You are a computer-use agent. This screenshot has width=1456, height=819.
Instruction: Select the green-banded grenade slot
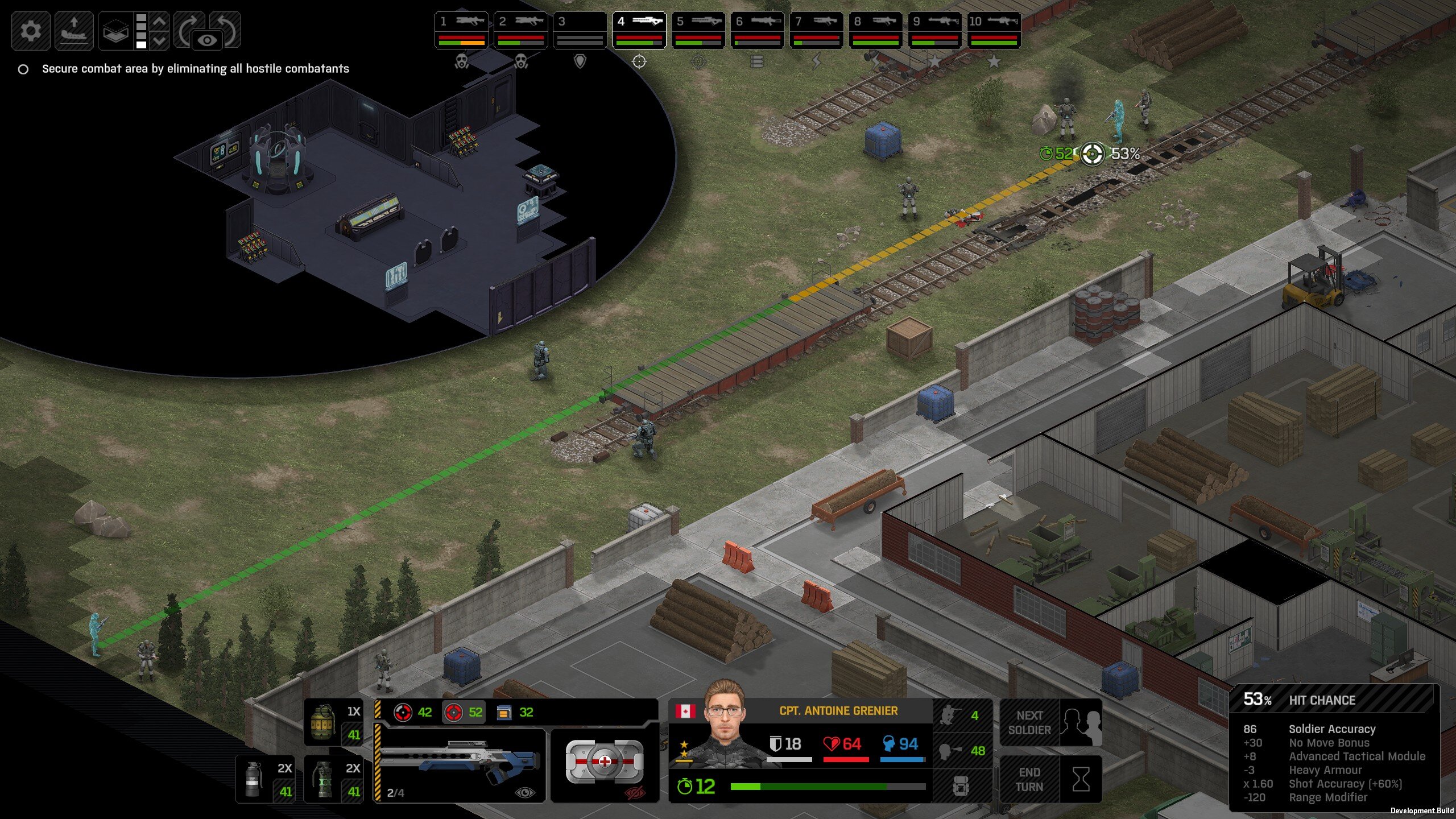tap(334, 779)
